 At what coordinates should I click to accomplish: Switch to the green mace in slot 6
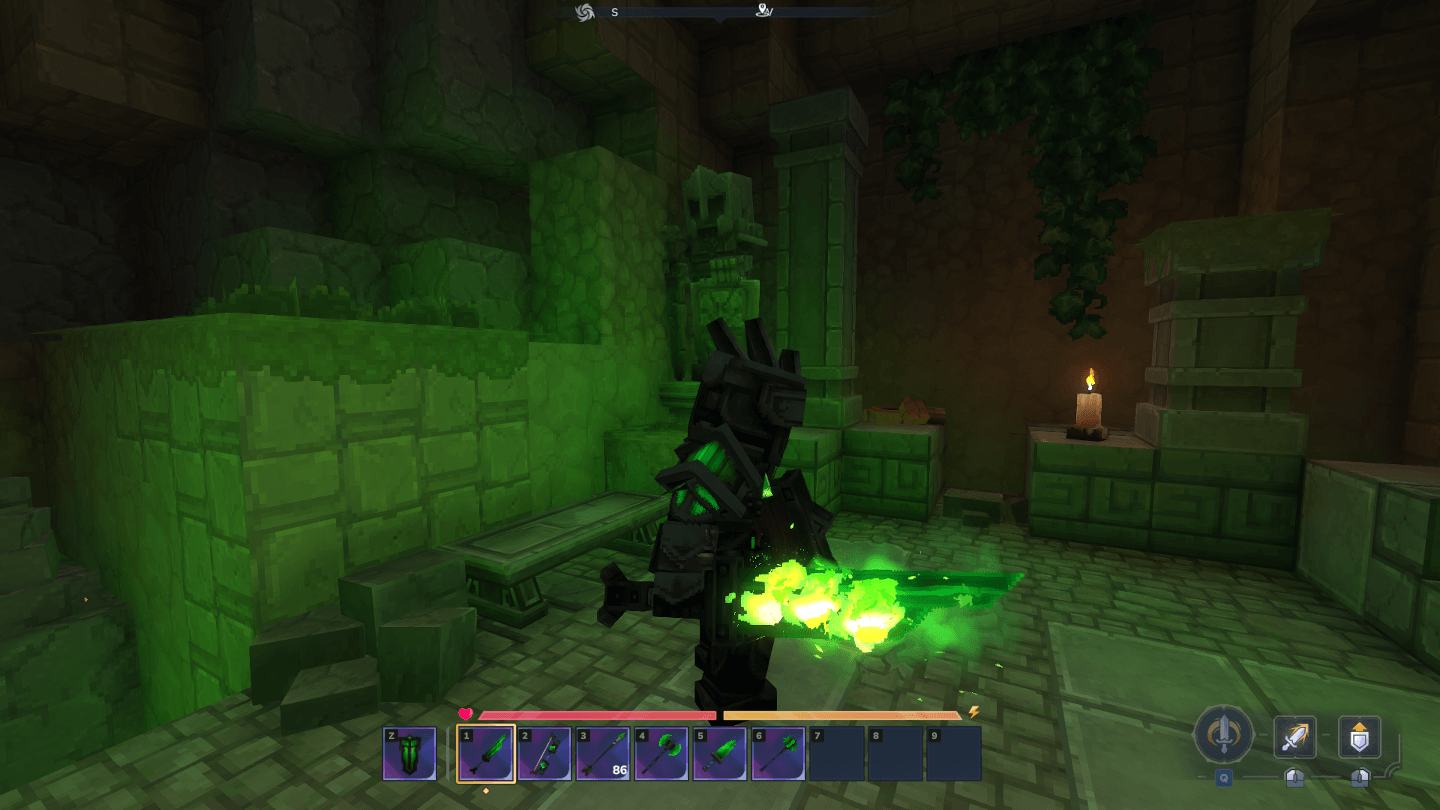tap(778, 753)
